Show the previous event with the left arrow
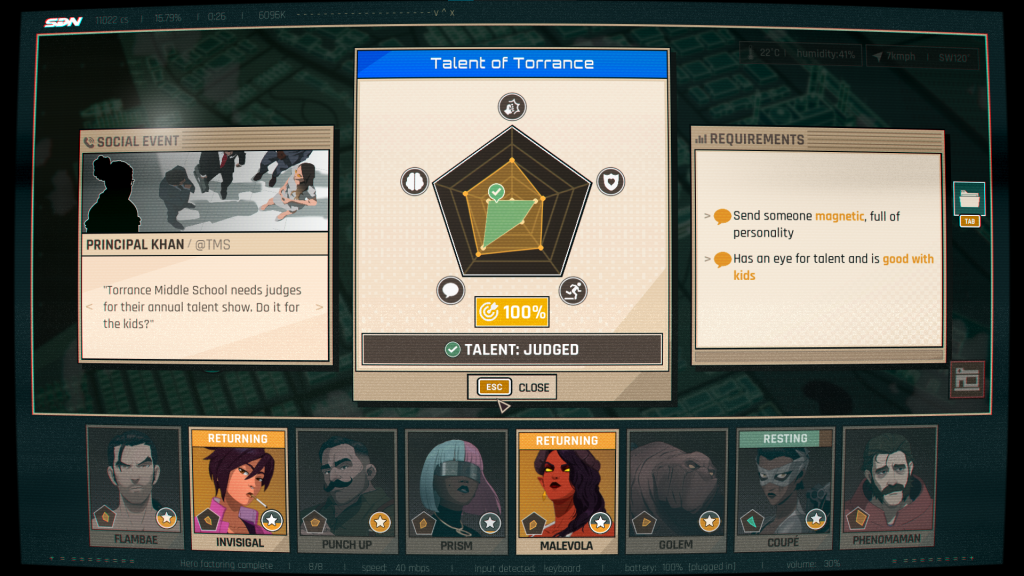Screen dimensions: 1024x576 tap(89, 307)
